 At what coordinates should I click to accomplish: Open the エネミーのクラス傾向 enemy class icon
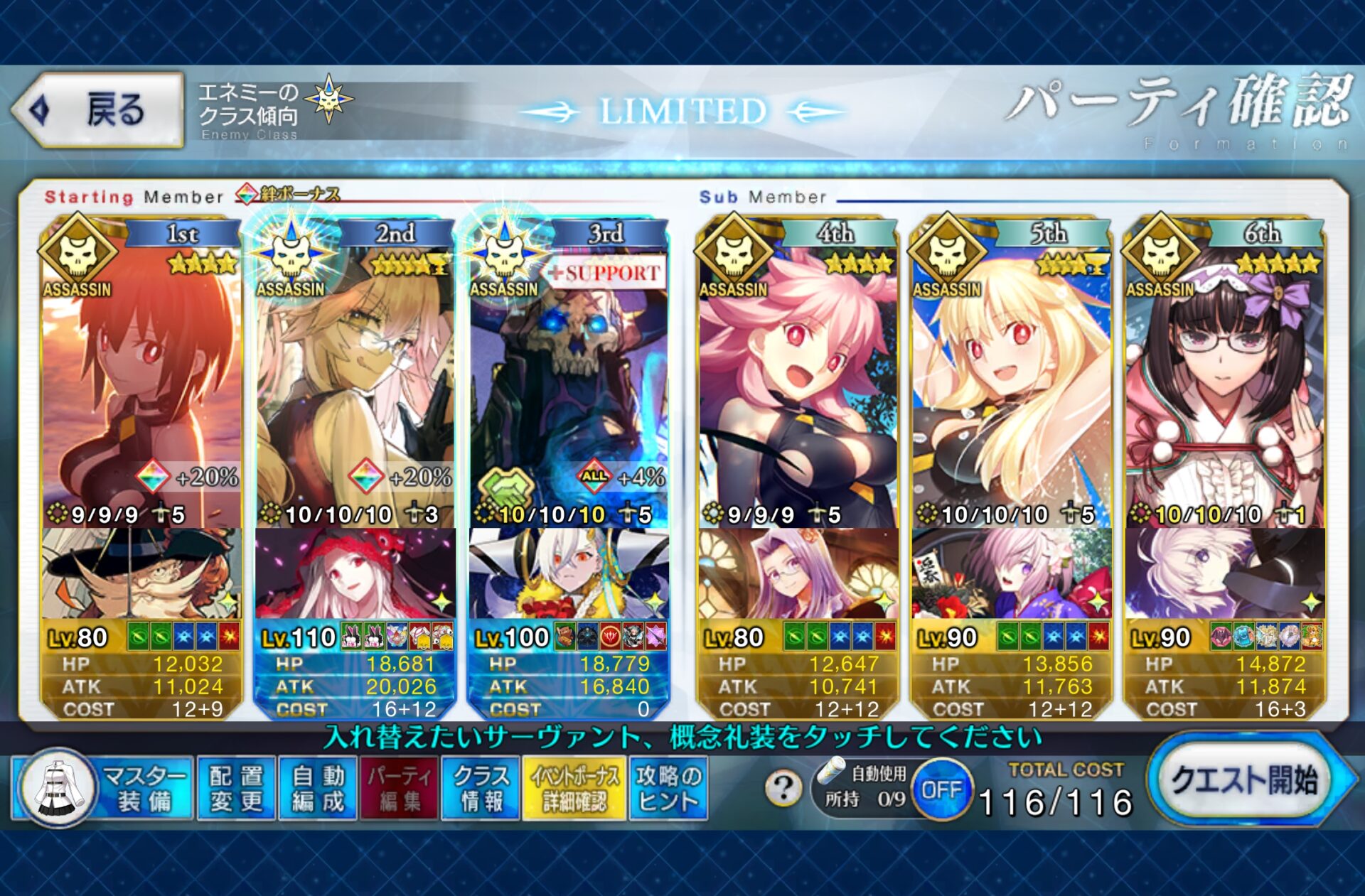click(328, 99)
